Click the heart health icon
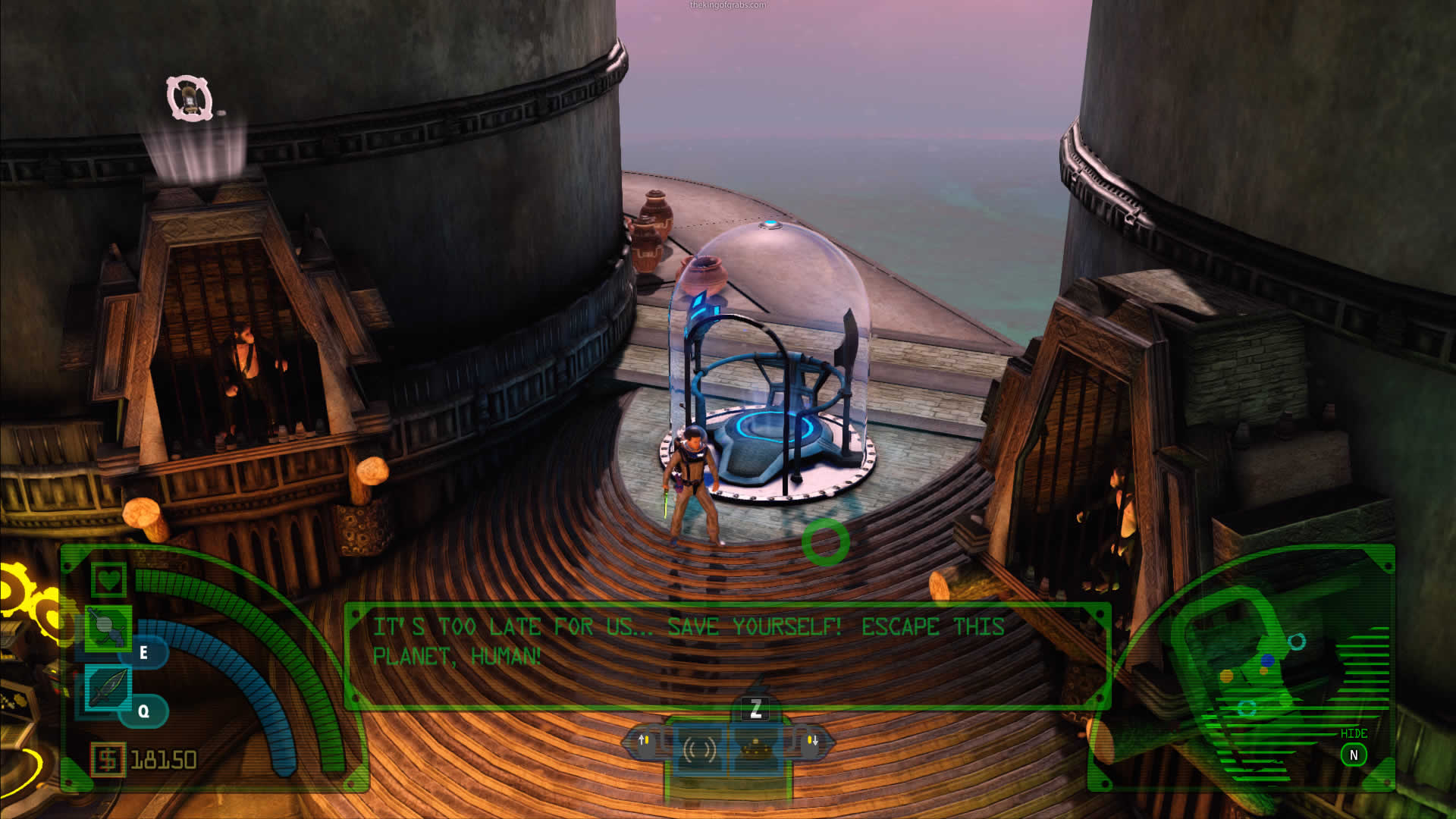The width and height of the screenshot is (1456, 819). point(108,580)
